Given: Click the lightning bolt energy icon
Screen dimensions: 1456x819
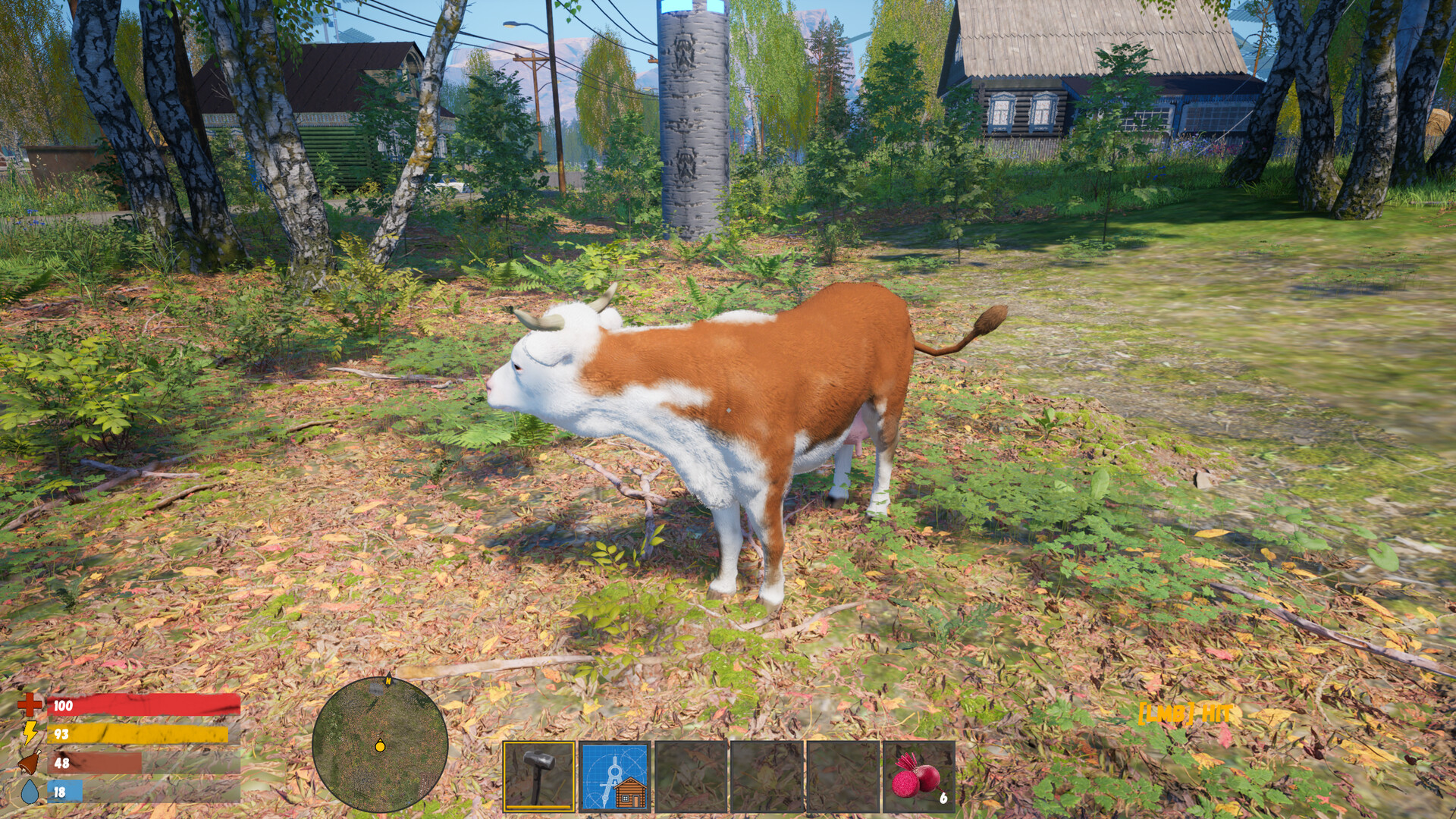Looking at the screenshot, I should click(32, 733).
